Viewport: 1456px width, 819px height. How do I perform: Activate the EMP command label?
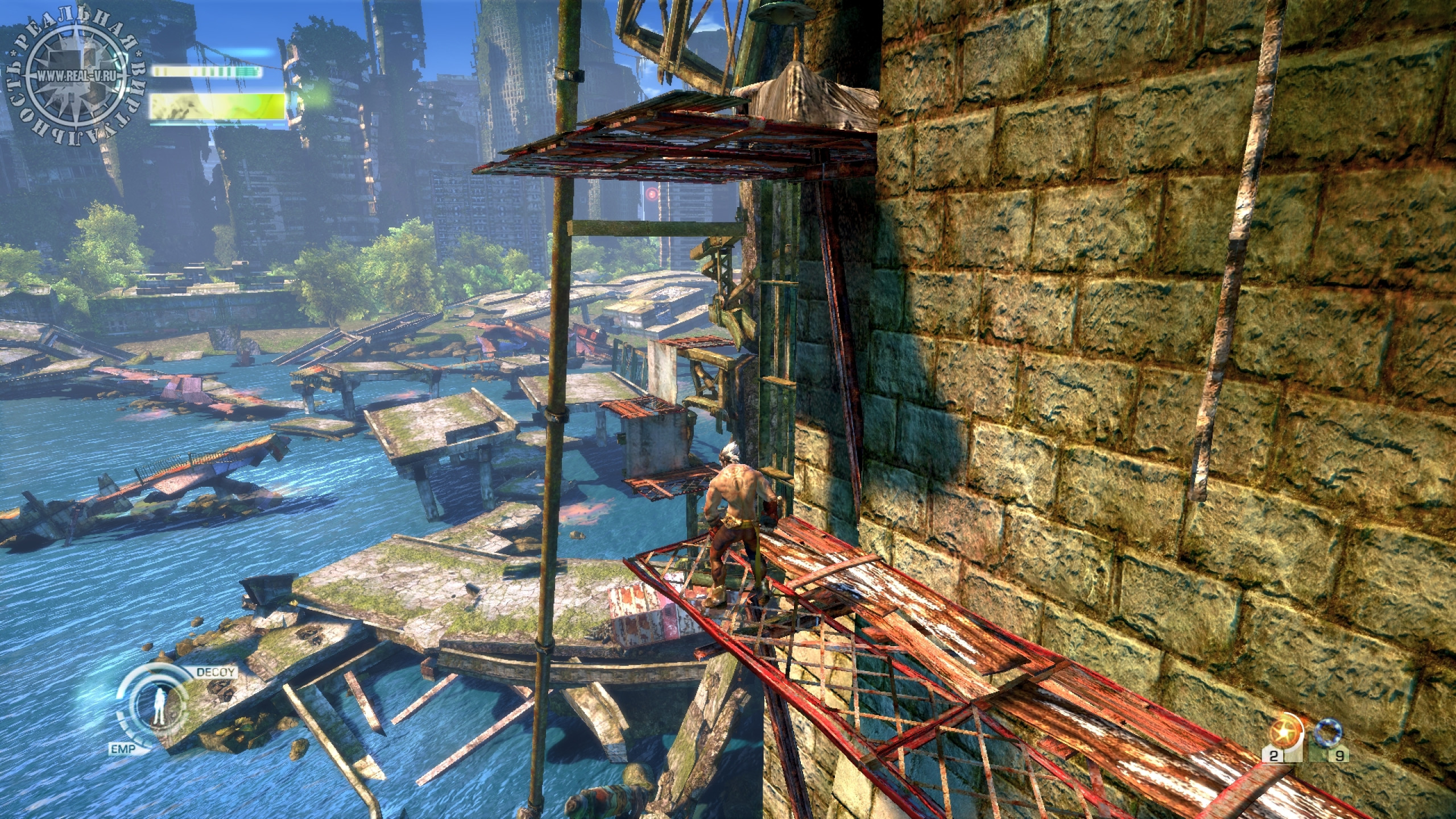[x=124, y=750]
